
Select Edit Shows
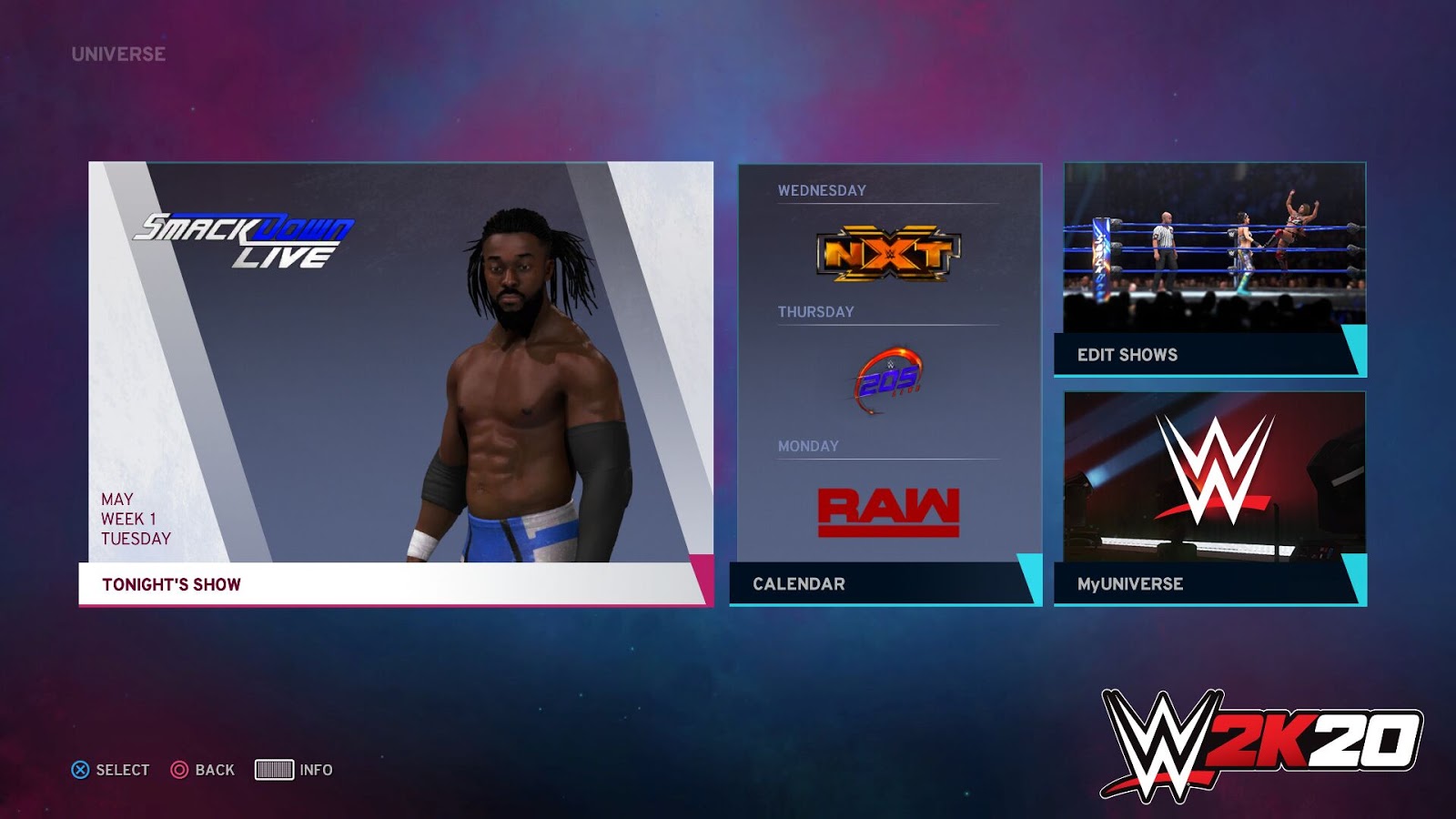coord(1126,355)
